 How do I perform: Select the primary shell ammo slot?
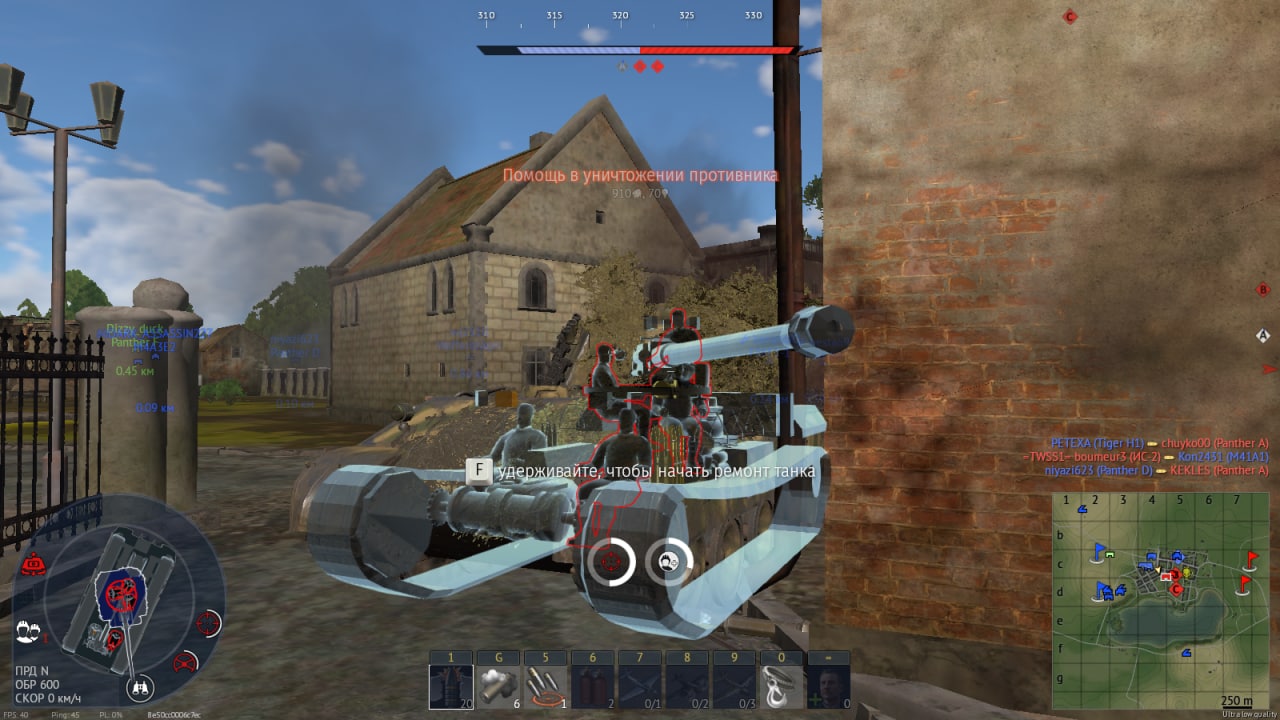click(x=451, y=686)
